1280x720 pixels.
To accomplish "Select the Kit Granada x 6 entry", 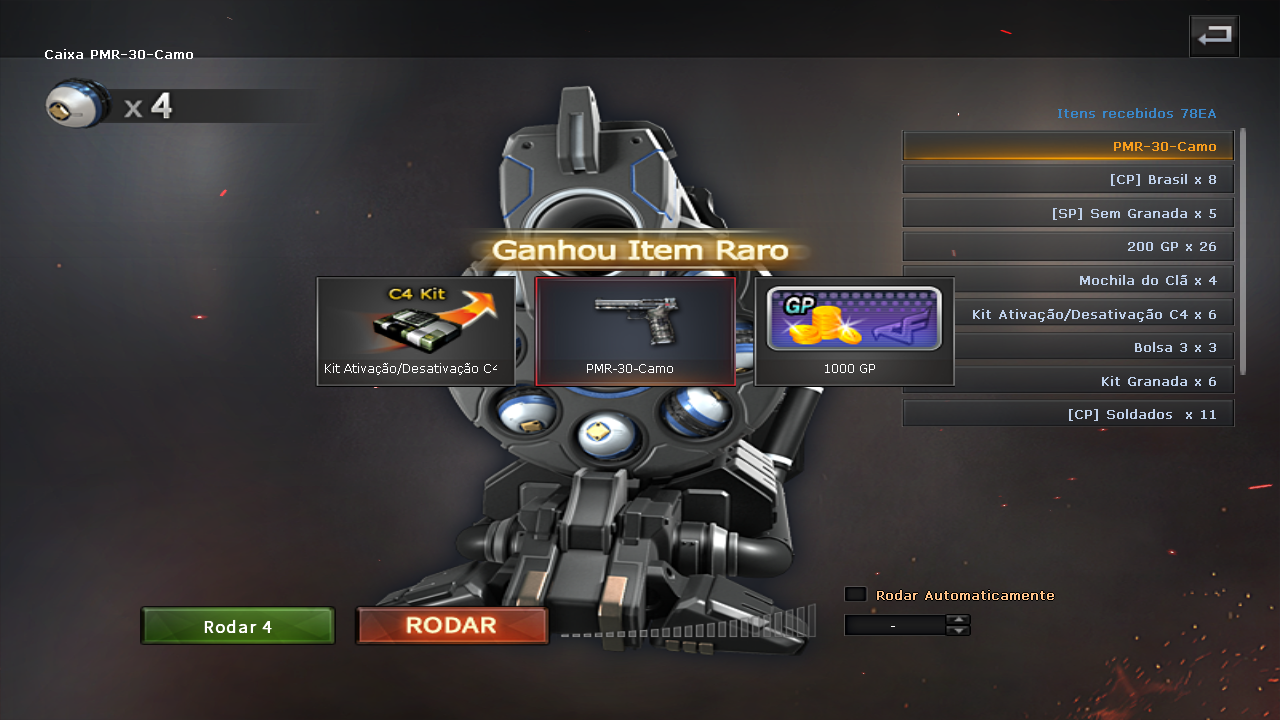I will point(1067,380).
